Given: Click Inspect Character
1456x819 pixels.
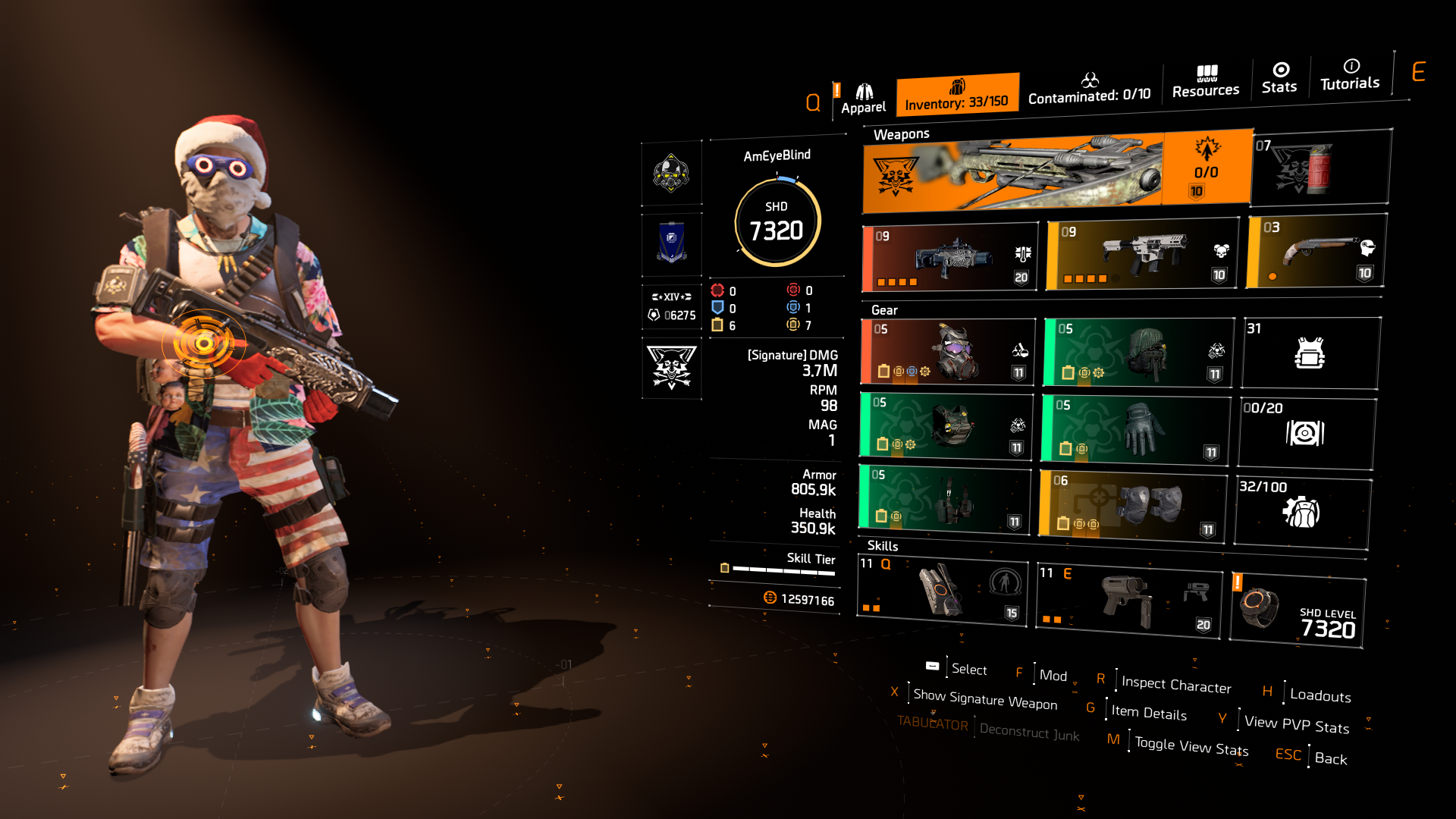Looking at the screenshot, I should click(x=1176, y=684).
